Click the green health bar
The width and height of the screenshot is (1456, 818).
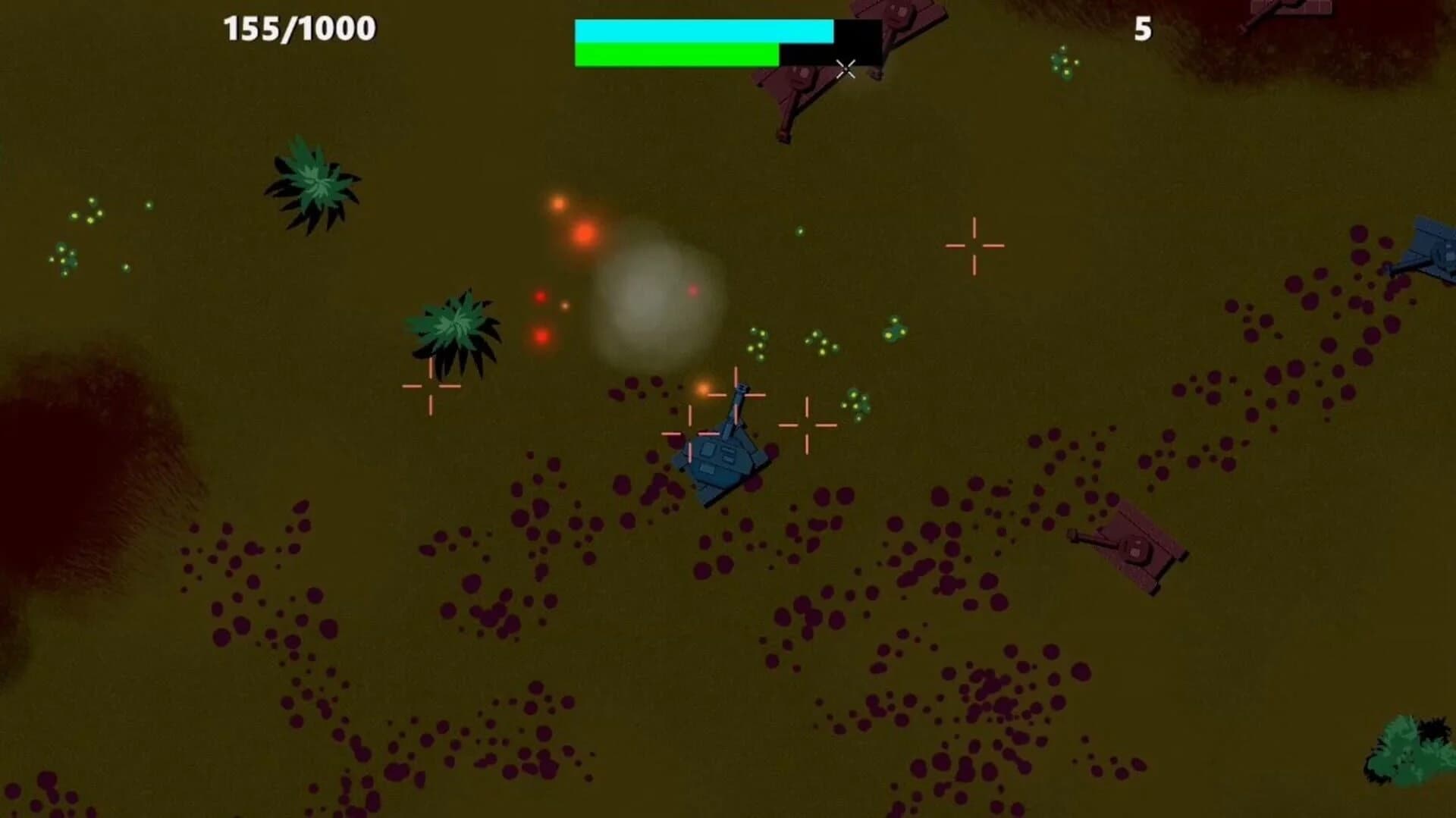coord(675,55)
